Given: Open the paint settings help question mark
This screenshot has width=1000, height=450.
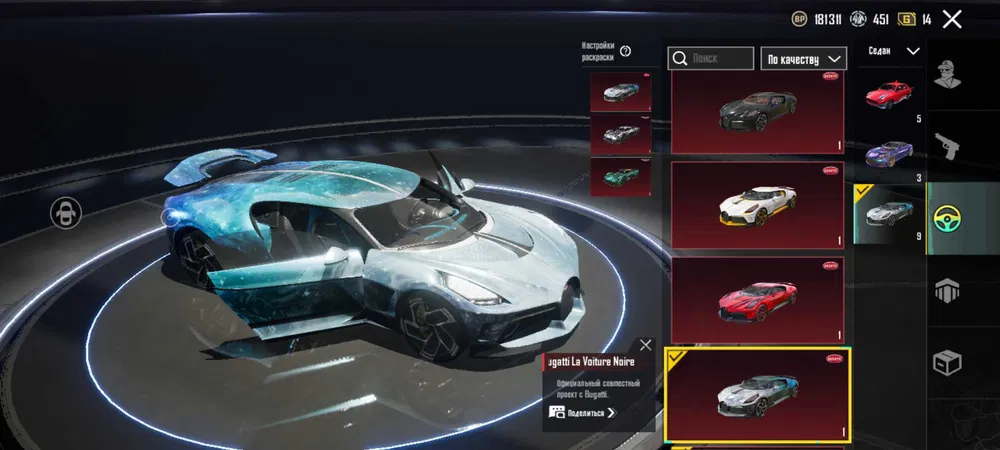Looking at the screenshot, I should [x=626, y=52].
